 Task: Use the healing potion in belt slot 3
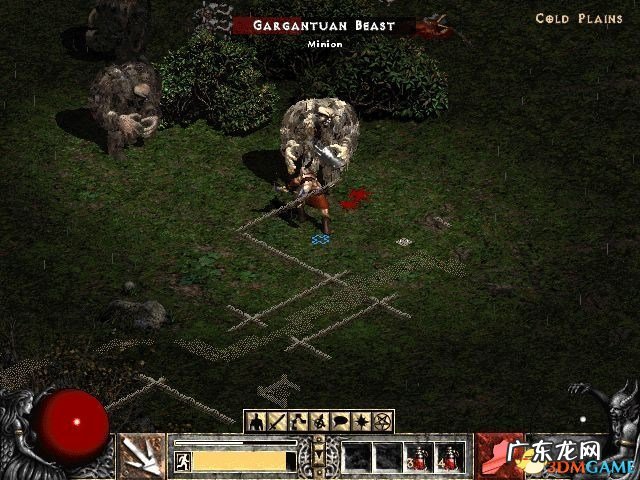[x=419, y=456]
